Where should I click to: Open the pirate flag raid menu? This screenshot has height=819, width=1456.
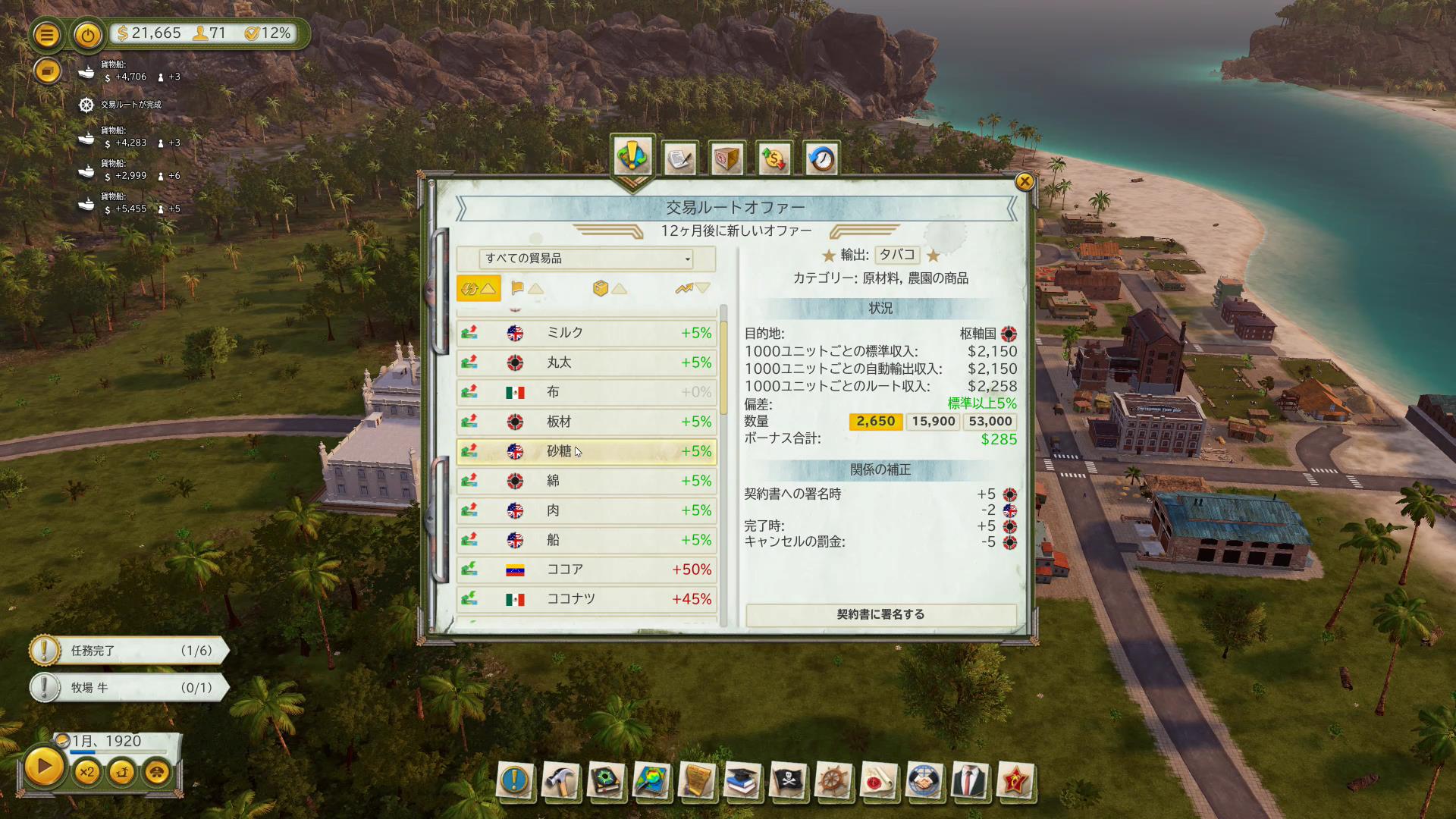pos(787,780)
